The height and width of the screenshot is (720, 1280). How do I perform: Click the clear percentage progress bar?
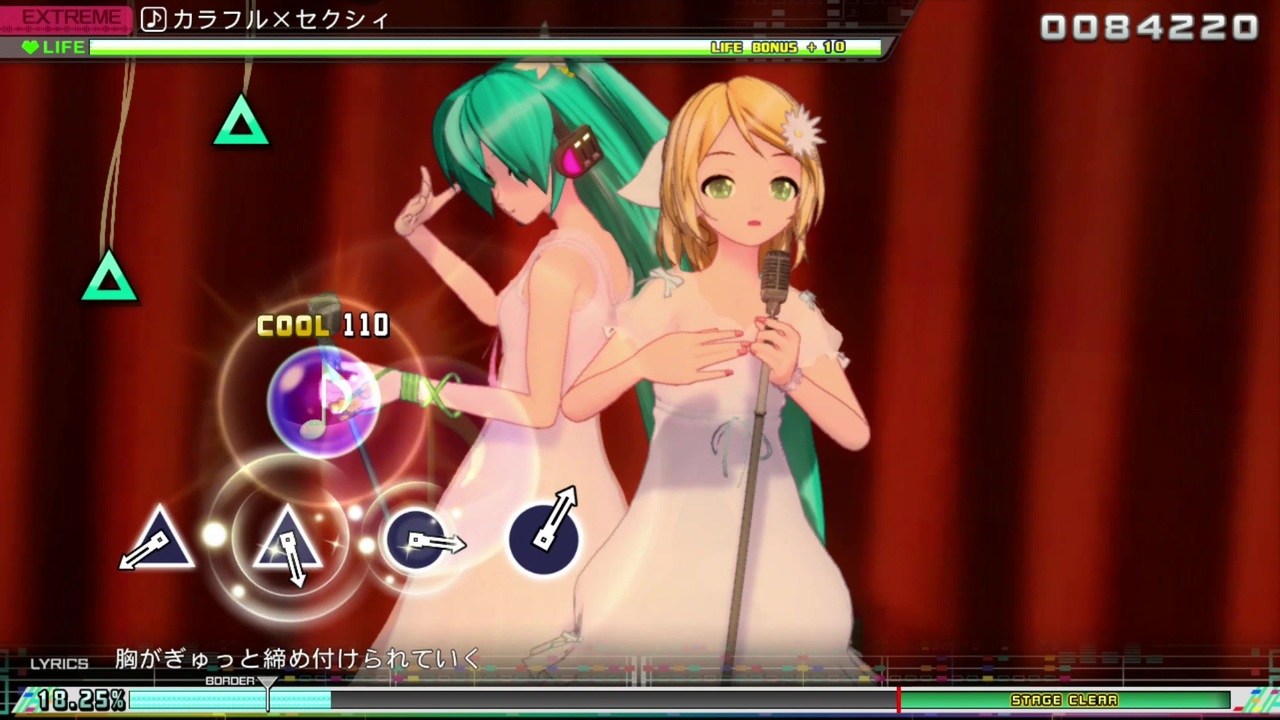pos(230,700)
